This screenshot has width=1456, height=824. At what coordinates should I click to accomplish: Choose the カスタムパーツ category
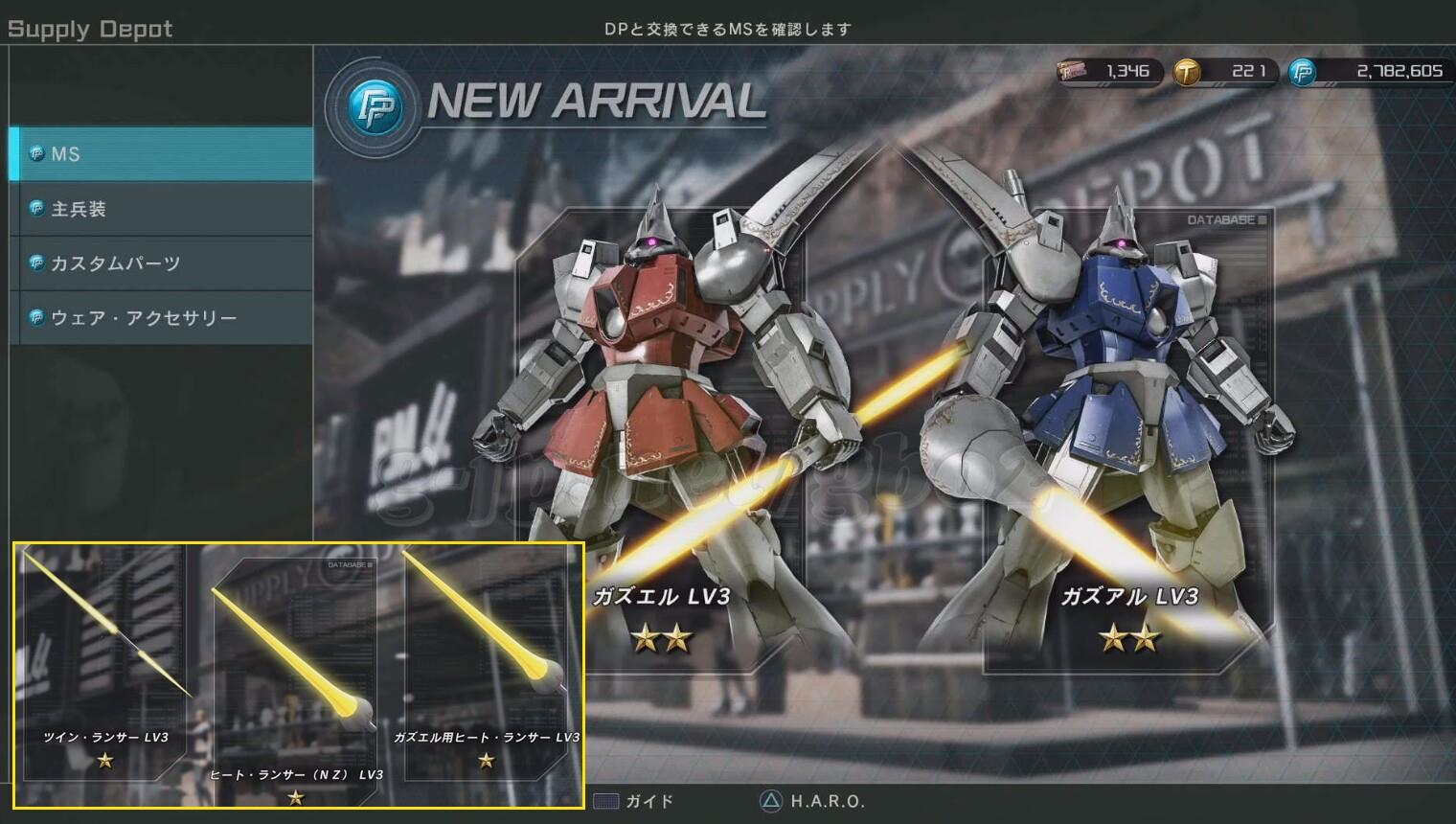(x=161, y=263)
